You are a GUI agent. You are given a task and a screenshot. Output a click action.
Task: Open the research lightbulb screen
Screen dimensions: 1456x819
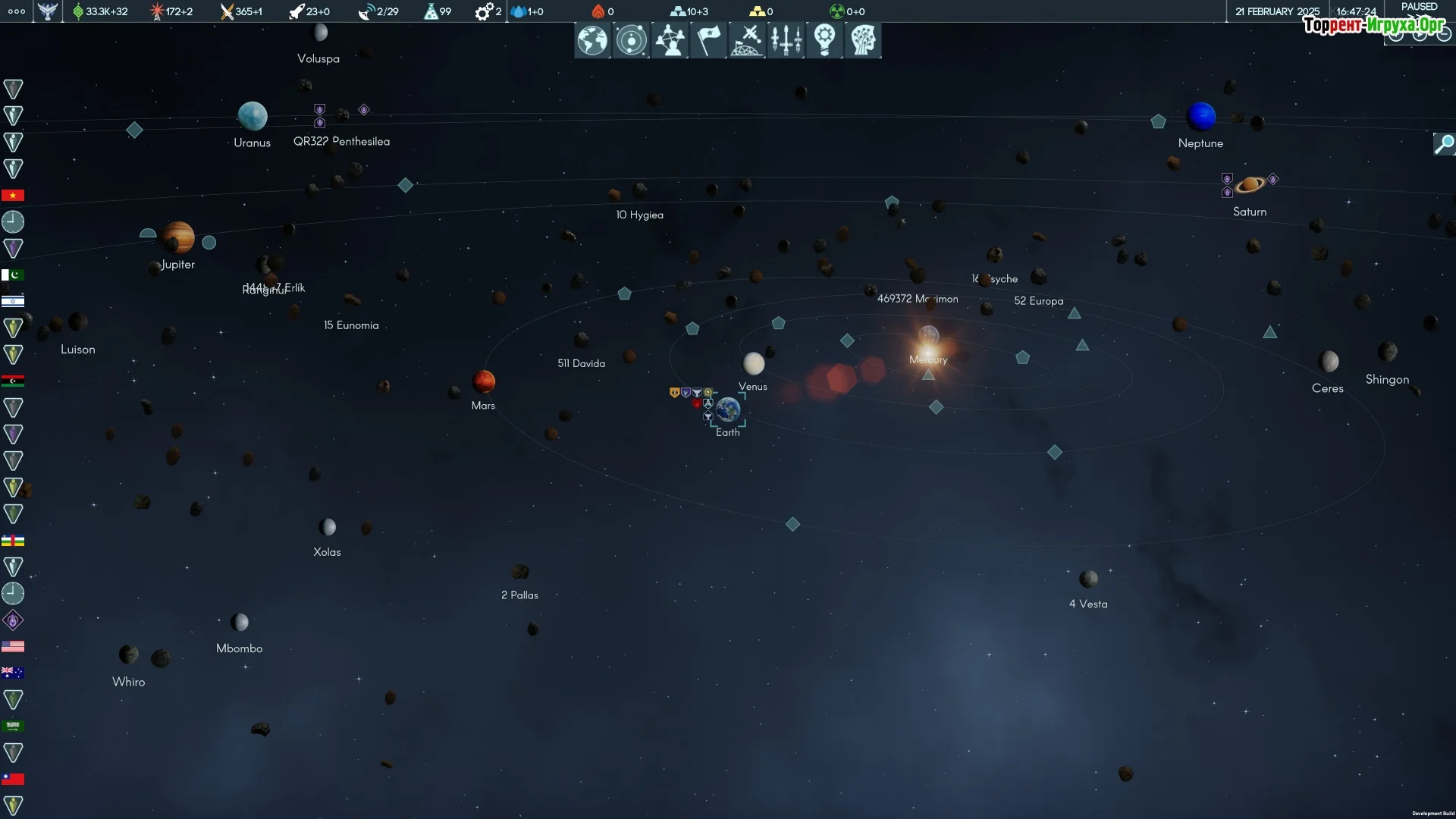[x=824, y=40]
